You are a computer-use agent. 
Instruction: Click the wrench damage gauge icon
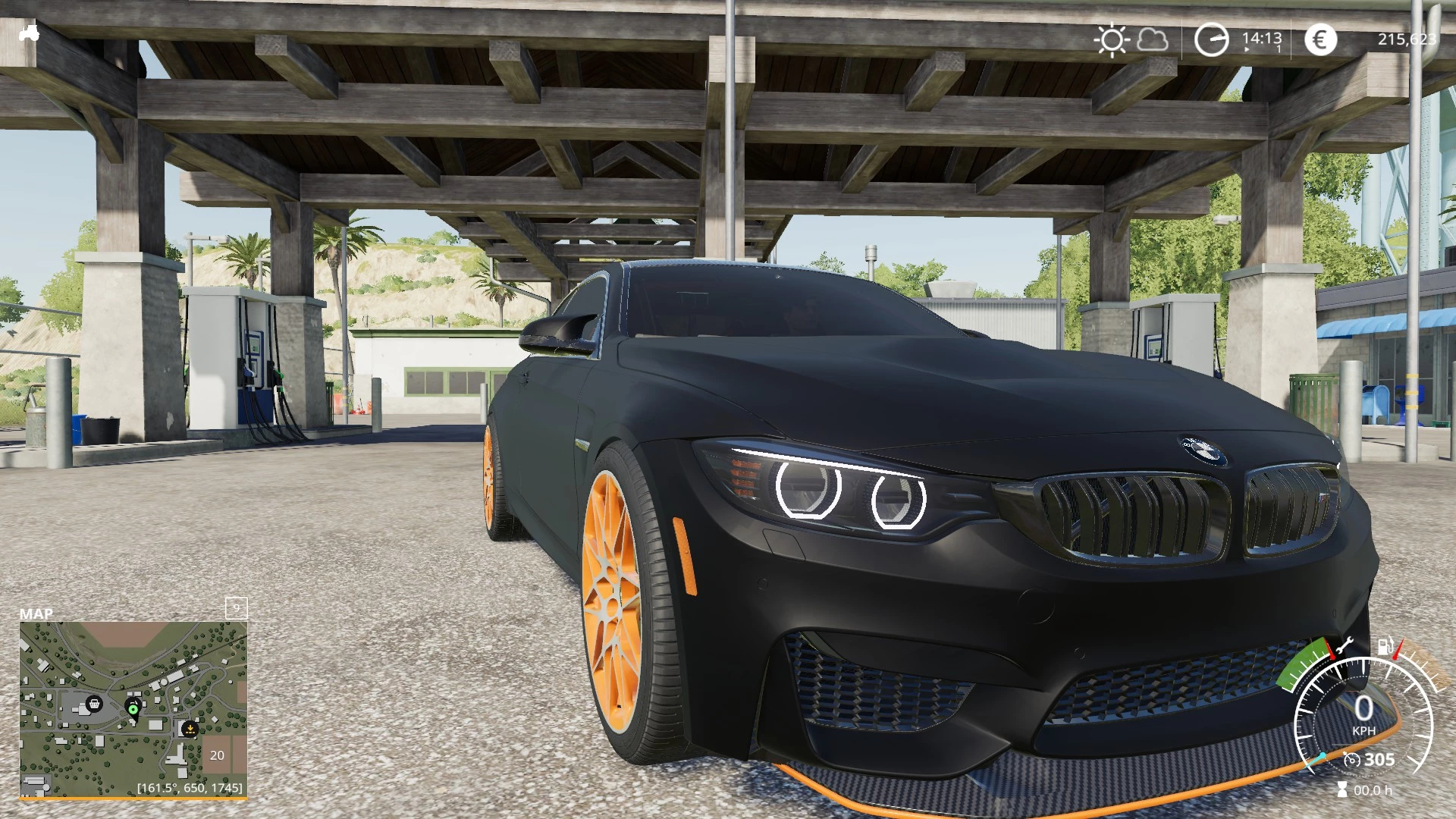1345,648
